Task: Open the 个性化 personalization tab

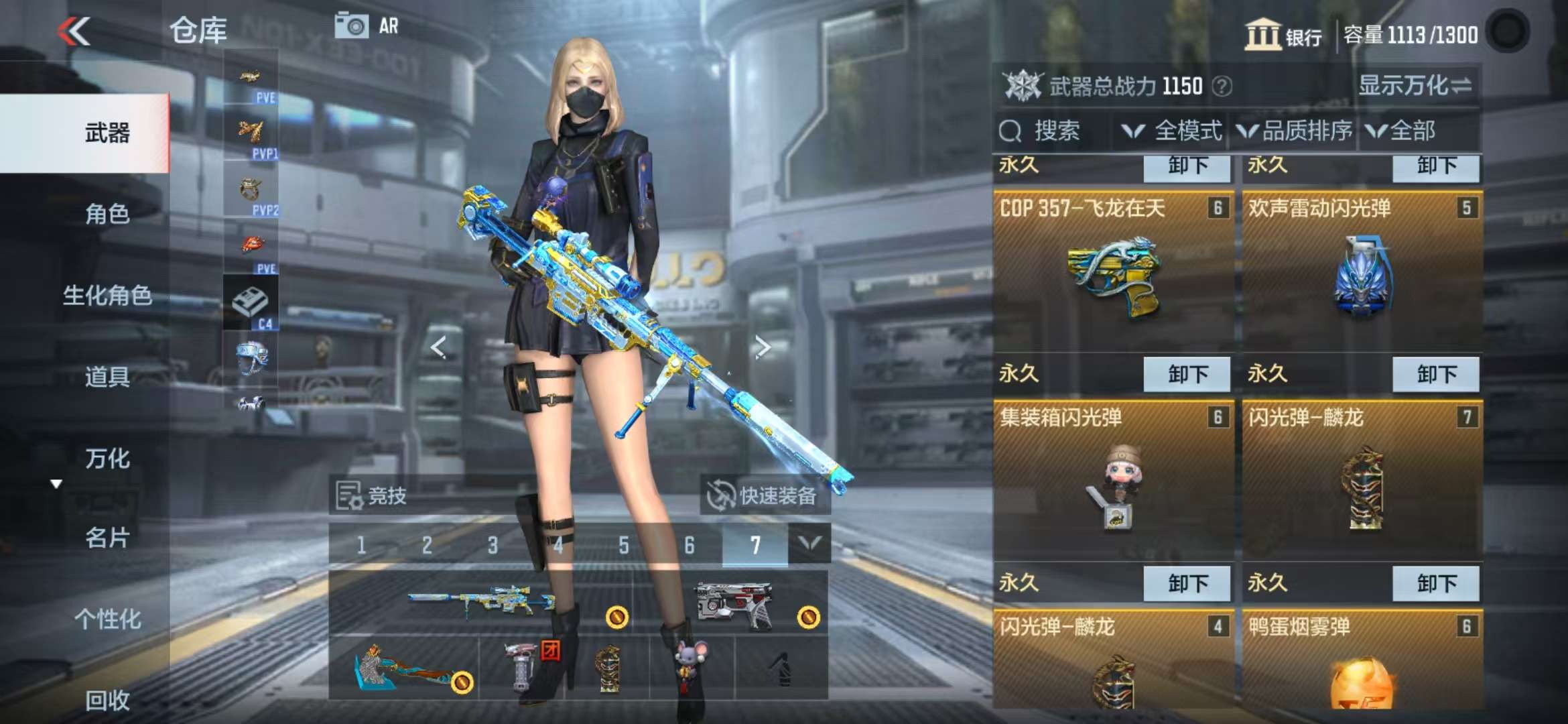Action: tap(107, 619)
